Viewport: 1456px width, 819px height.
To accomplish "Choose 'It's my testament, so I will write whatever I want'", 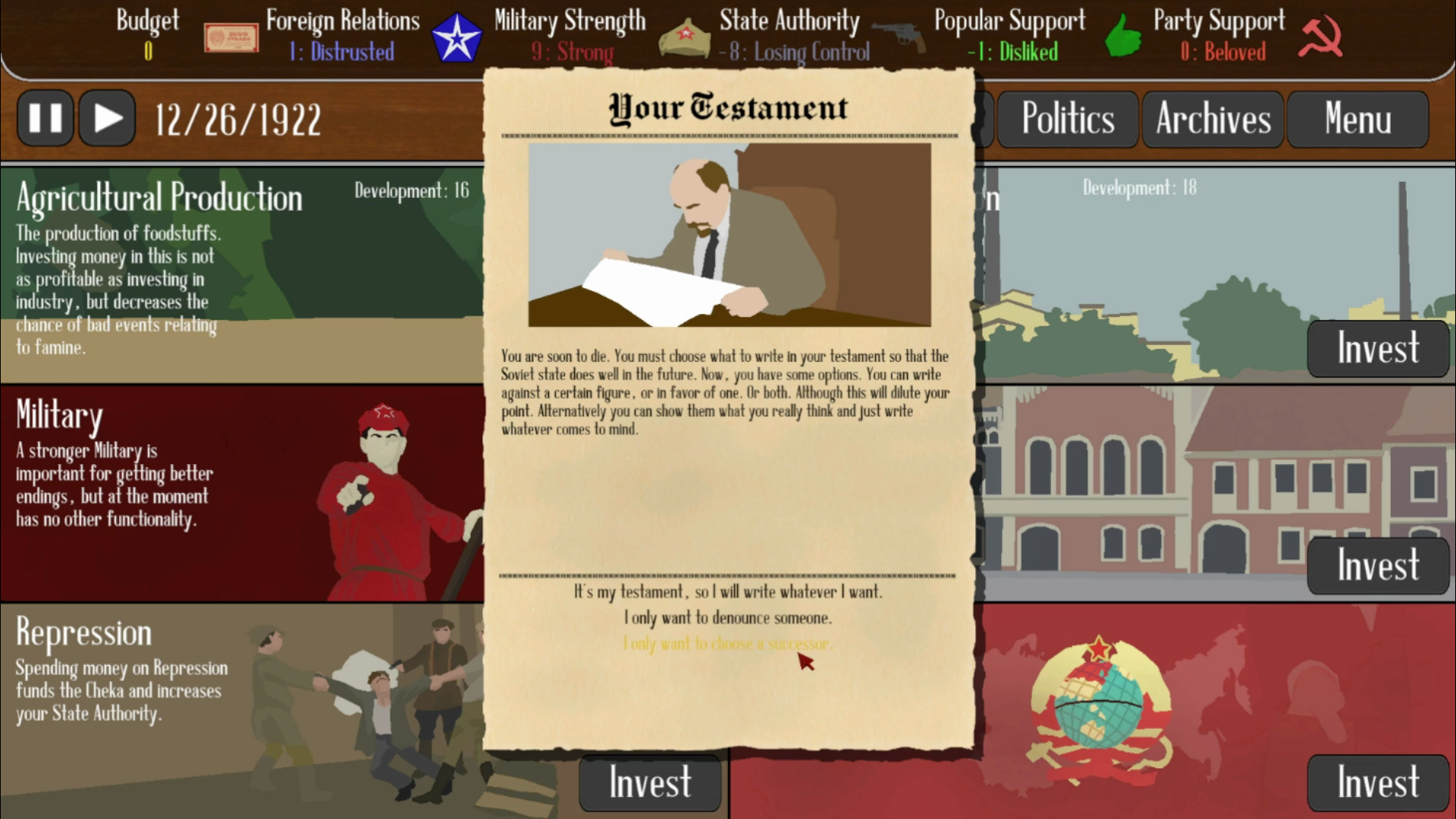I will pyautogui.click(x=727, y=592).
